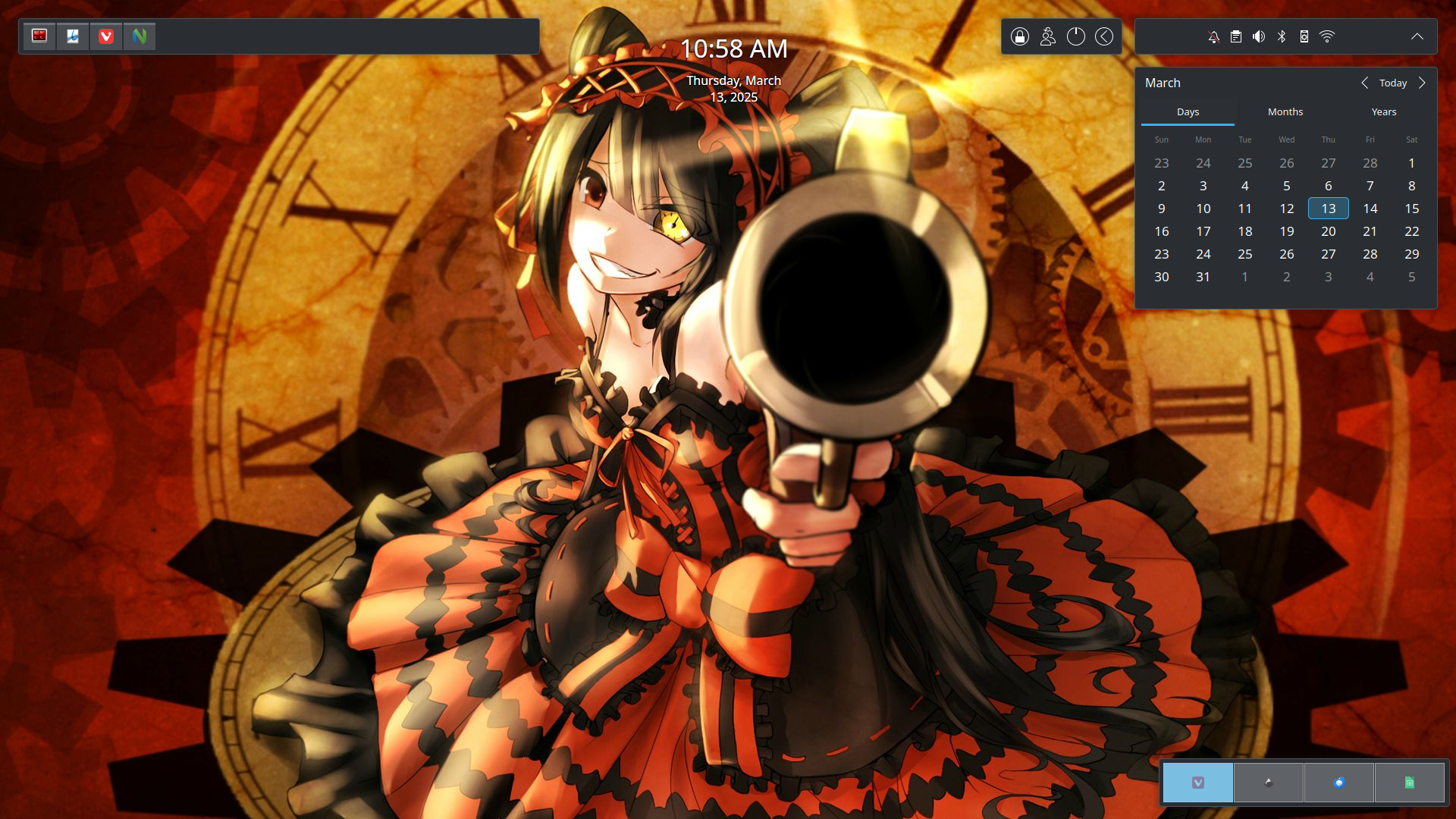Switch to the Months tab
Viewport: 1456px width, 819px height.
pos(1285,111)
